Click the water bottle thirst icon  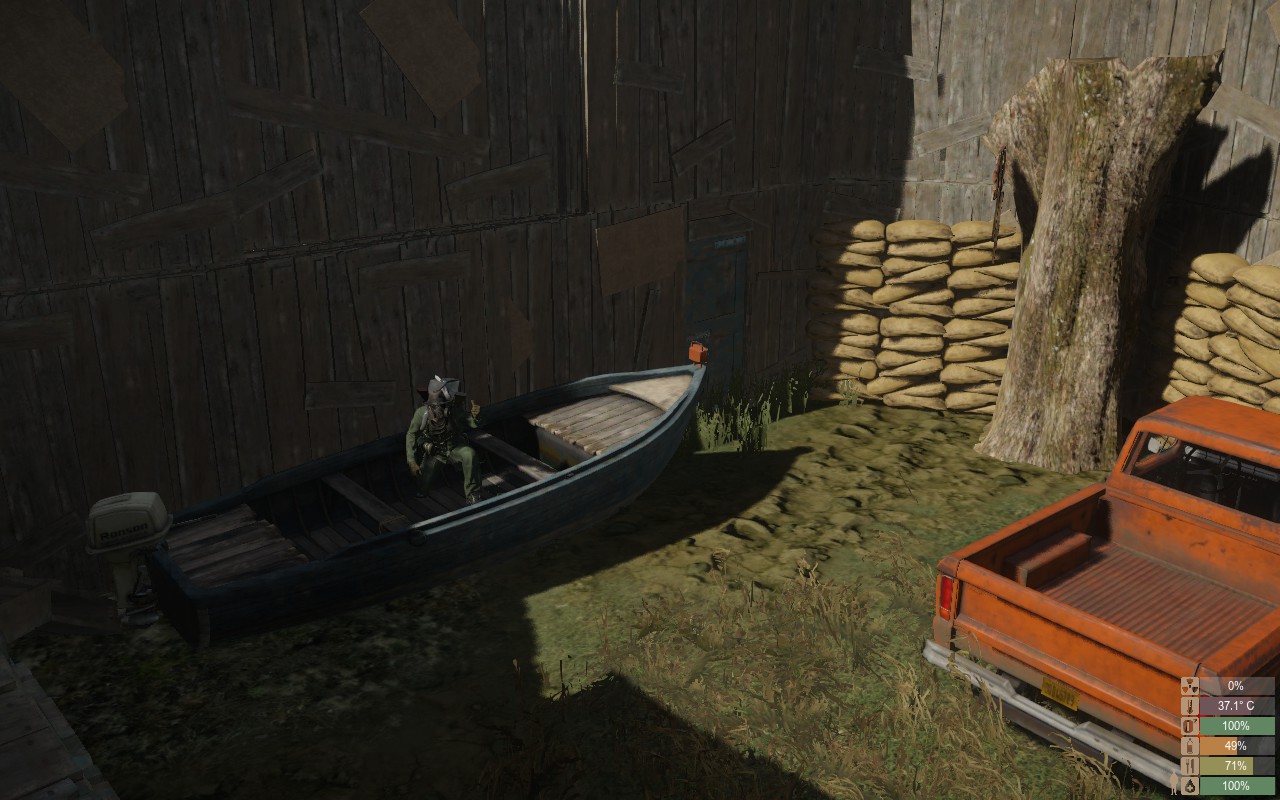(x=1188, y=747)
